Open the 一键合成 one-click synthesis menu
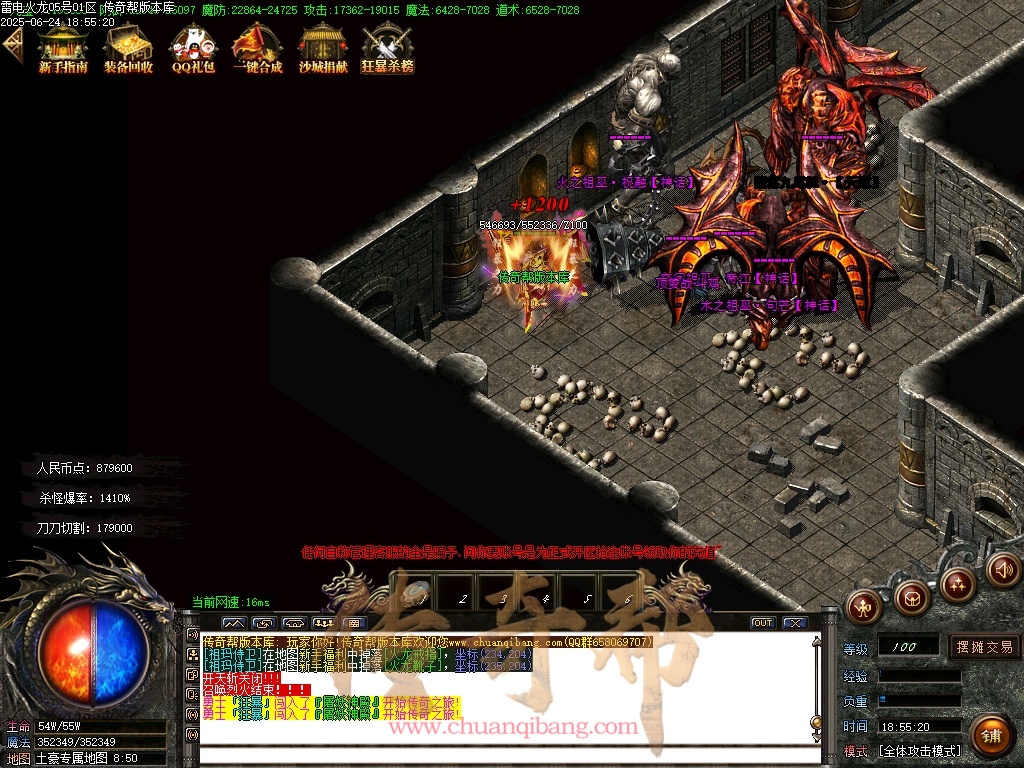The width and height of the screenshot is (1024, 768). click(257, 48)
